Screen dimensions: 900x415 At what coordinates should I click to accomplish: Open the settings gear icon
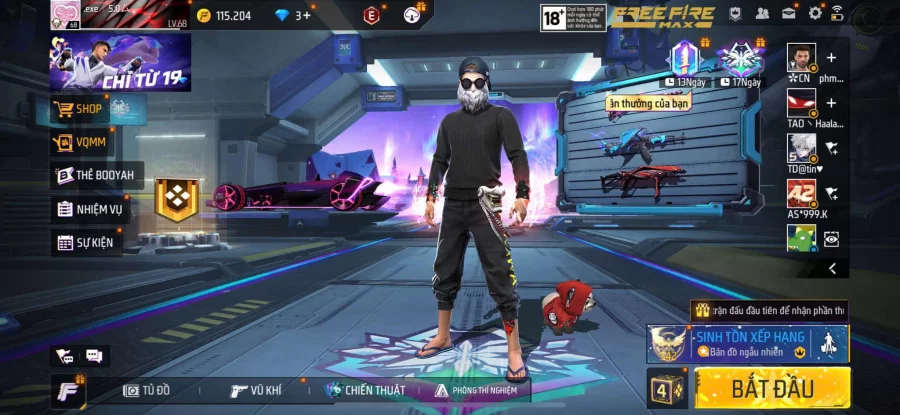coord(815,13)
